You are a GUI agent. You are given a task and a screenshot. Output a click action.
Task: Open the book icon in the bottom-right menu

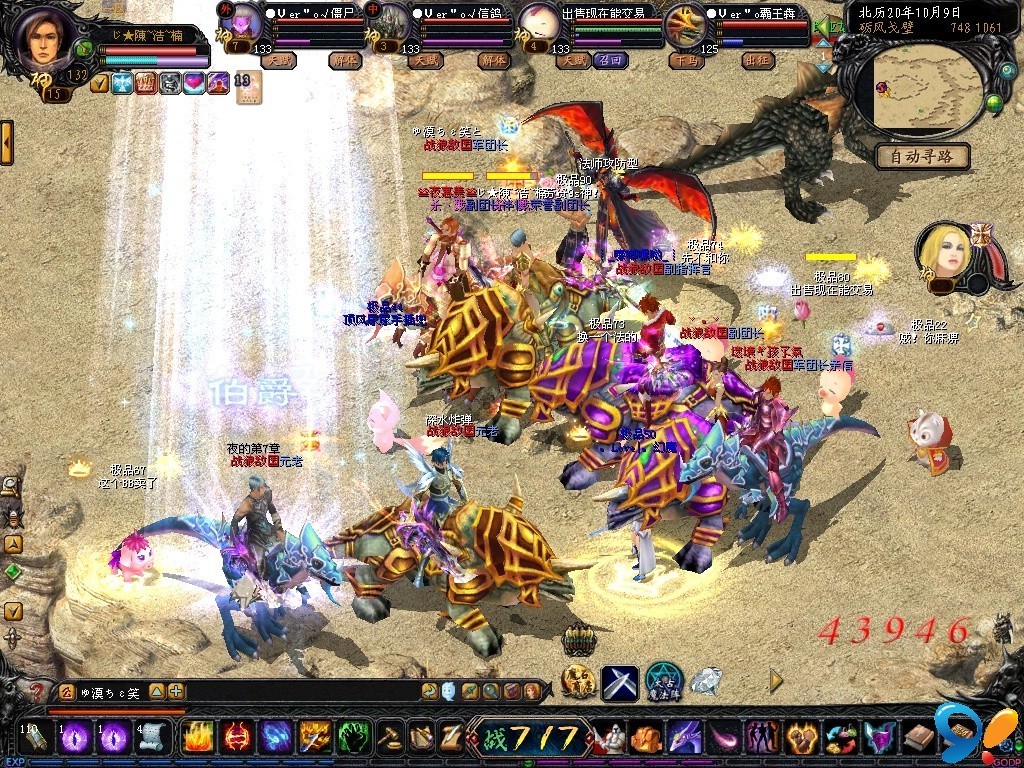(918, 739)
